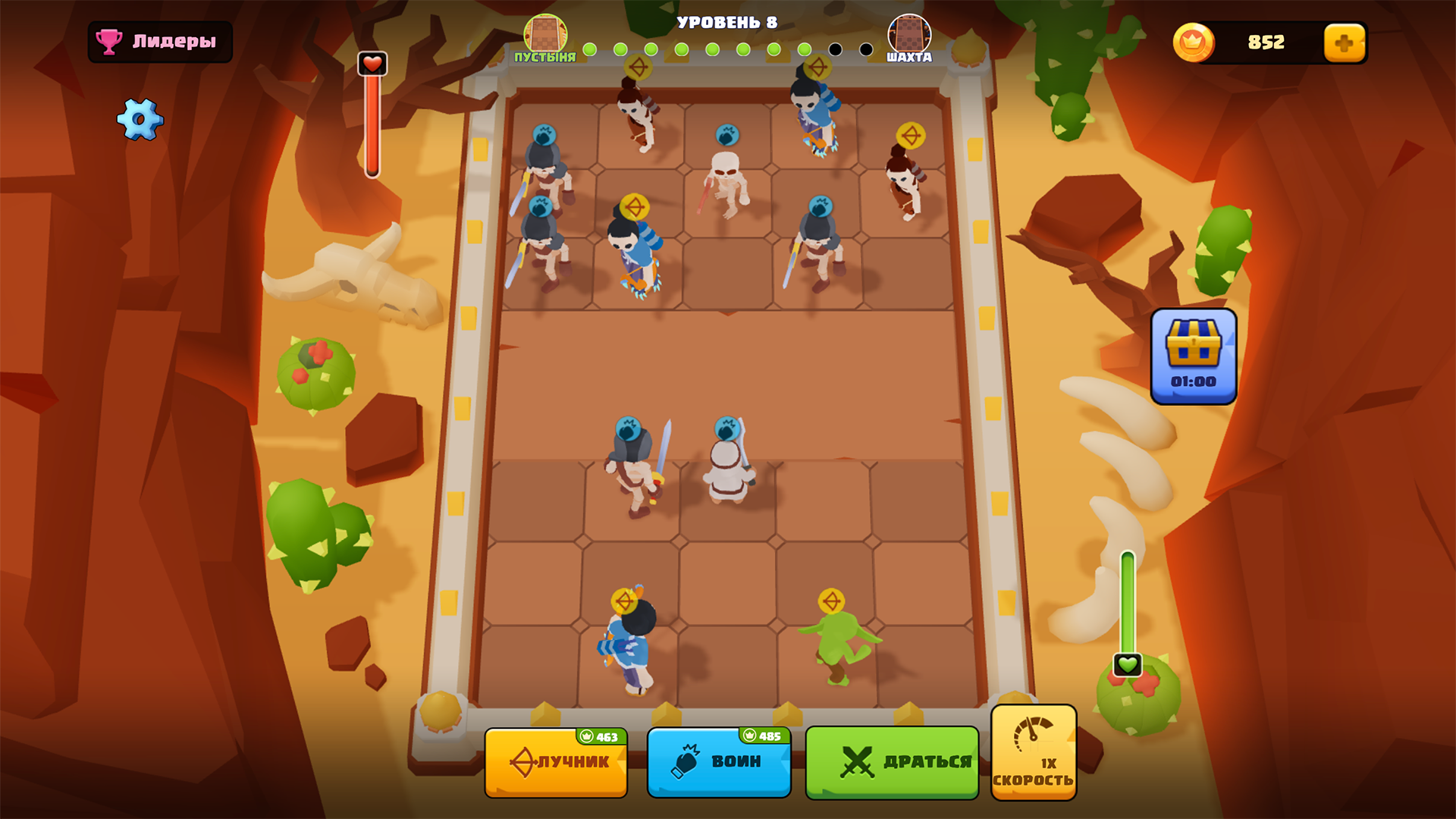Open the Пустыня location icon
Screen dimensions: 1456x819
point(545,34)
